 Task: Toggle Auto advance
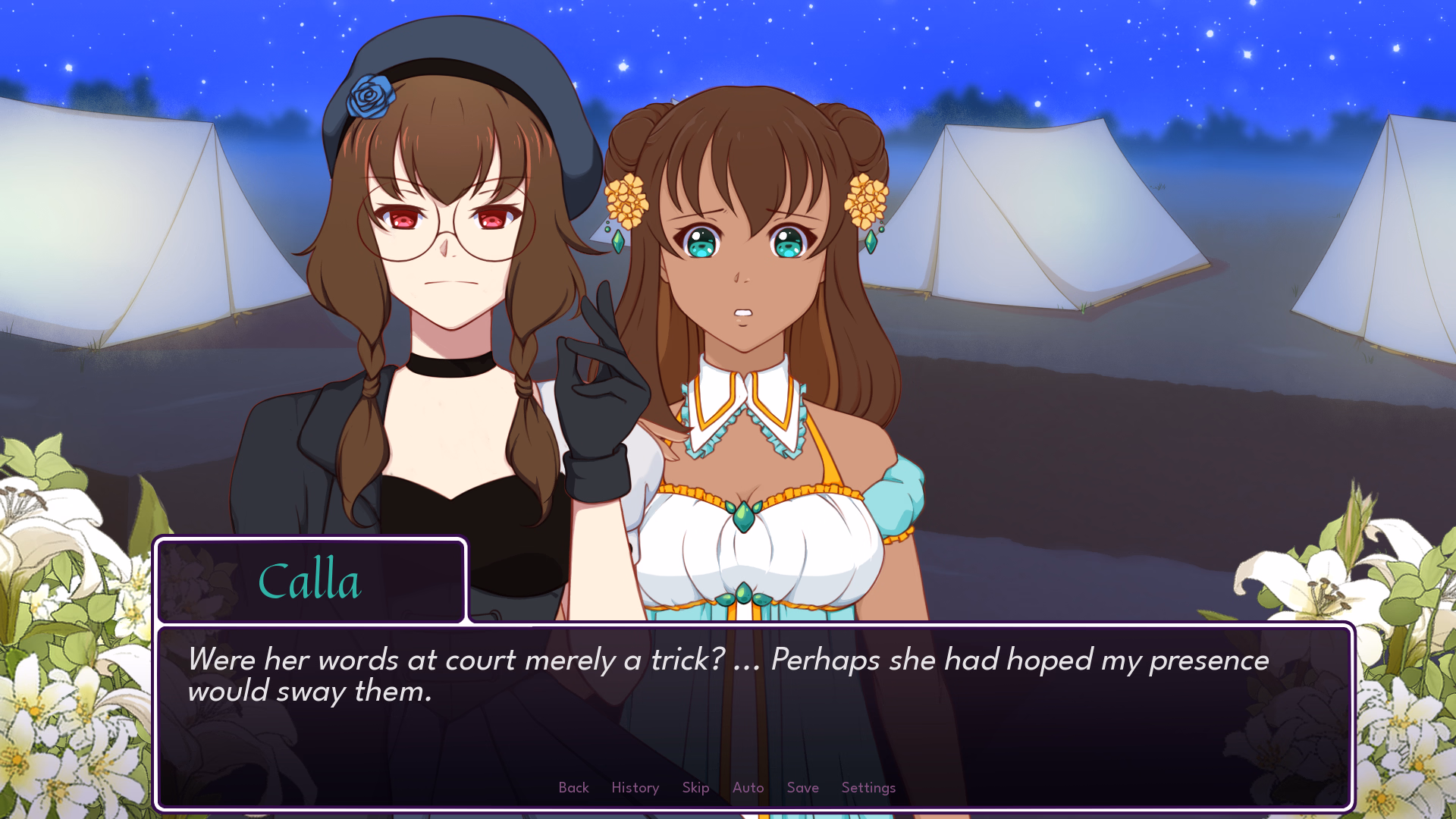[748, 788]
